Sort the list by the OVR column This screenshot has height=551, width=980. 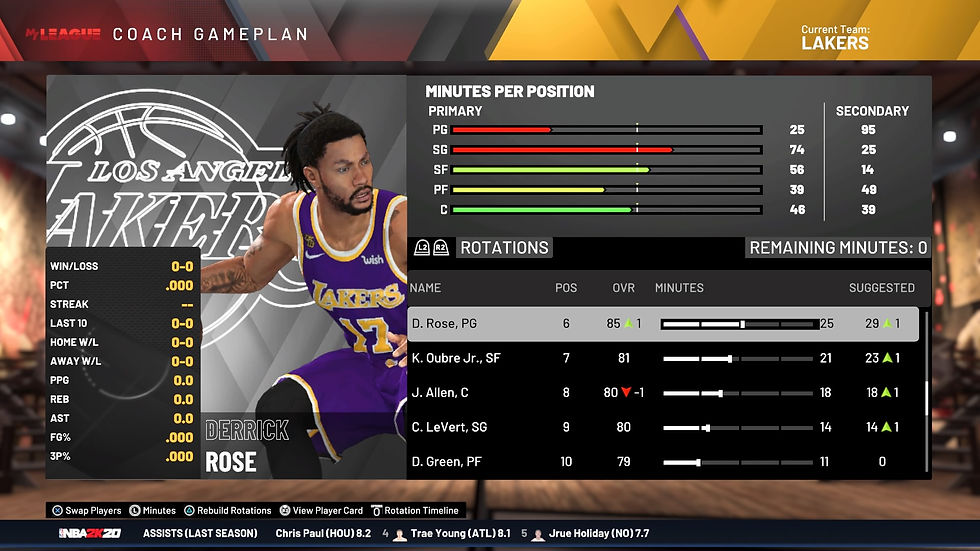(x=623, y=288)
